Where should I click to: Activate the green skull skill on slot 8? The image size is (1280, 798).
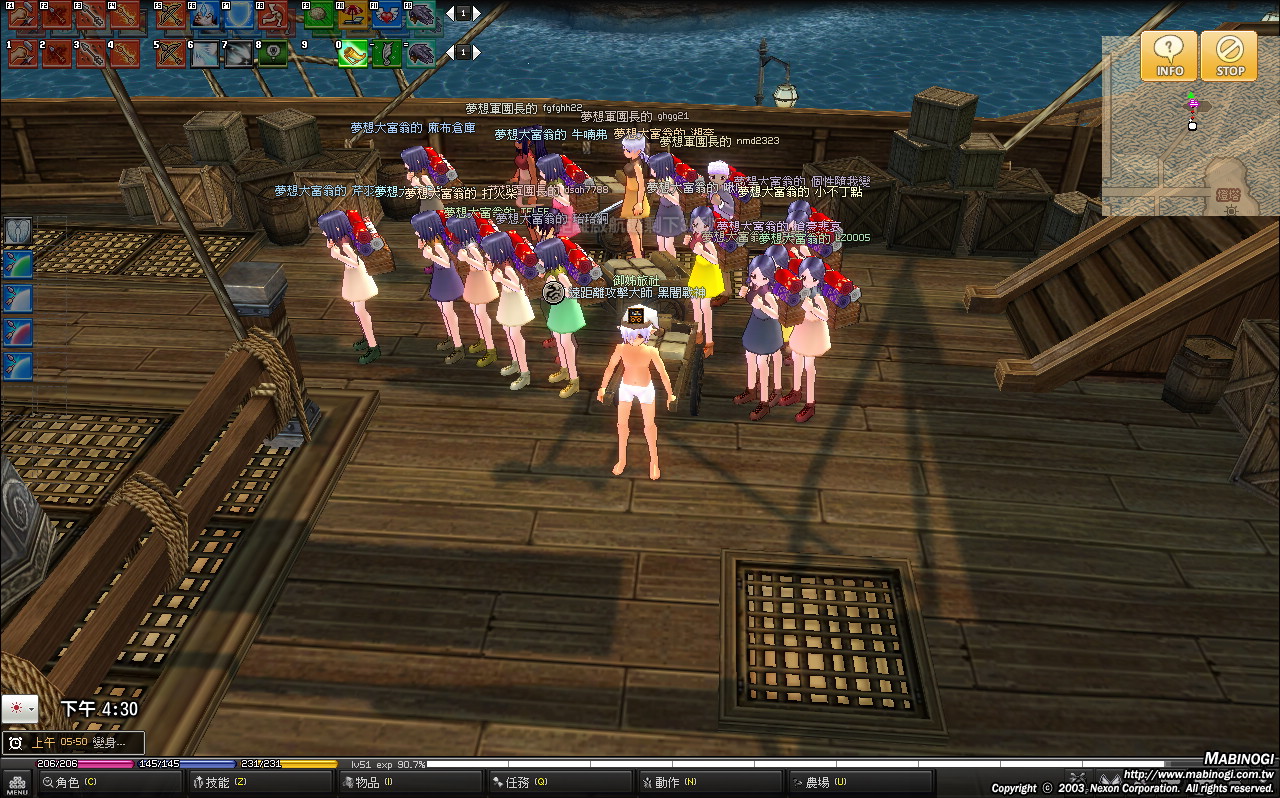pos(273,53)
